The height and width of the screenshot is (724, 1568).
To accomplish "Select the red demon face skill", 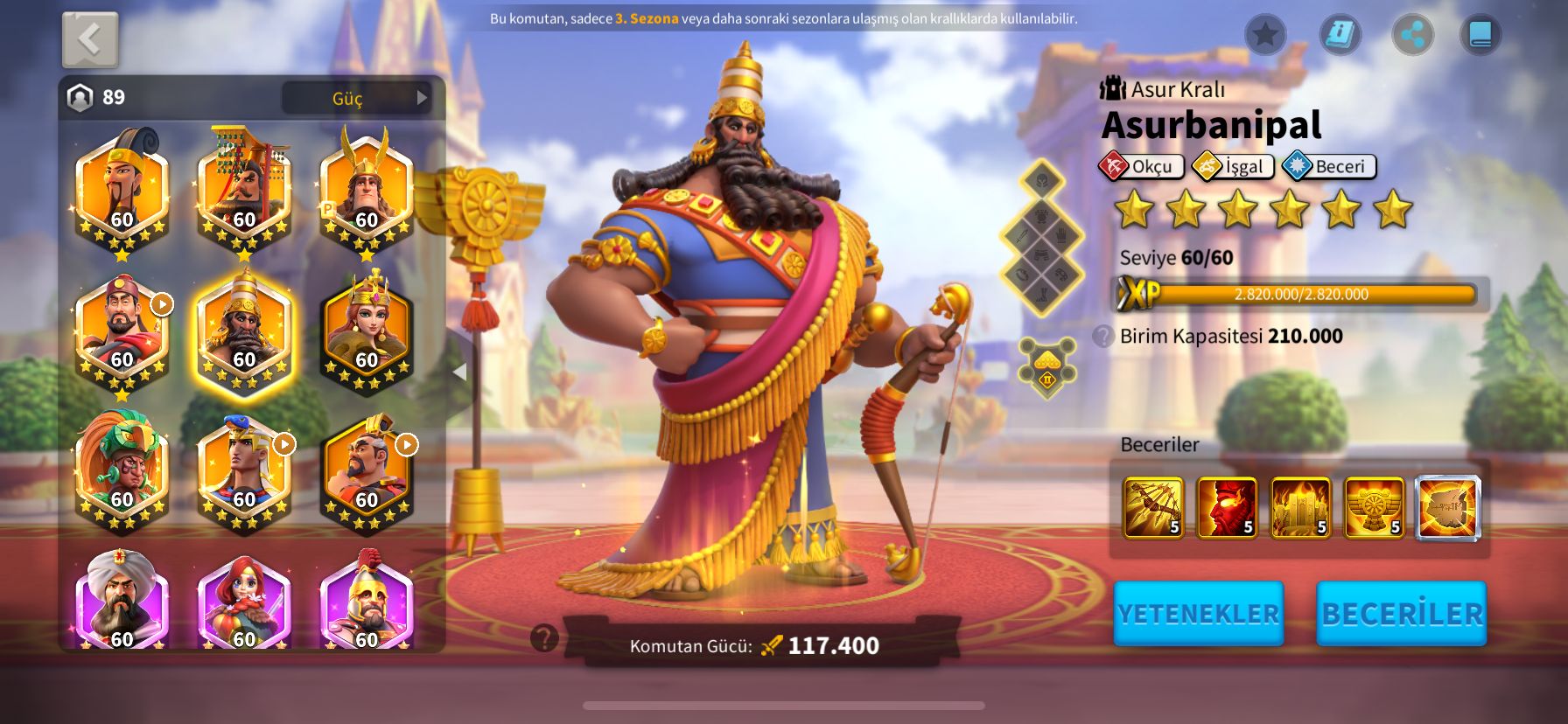I will click(1226, 507).
